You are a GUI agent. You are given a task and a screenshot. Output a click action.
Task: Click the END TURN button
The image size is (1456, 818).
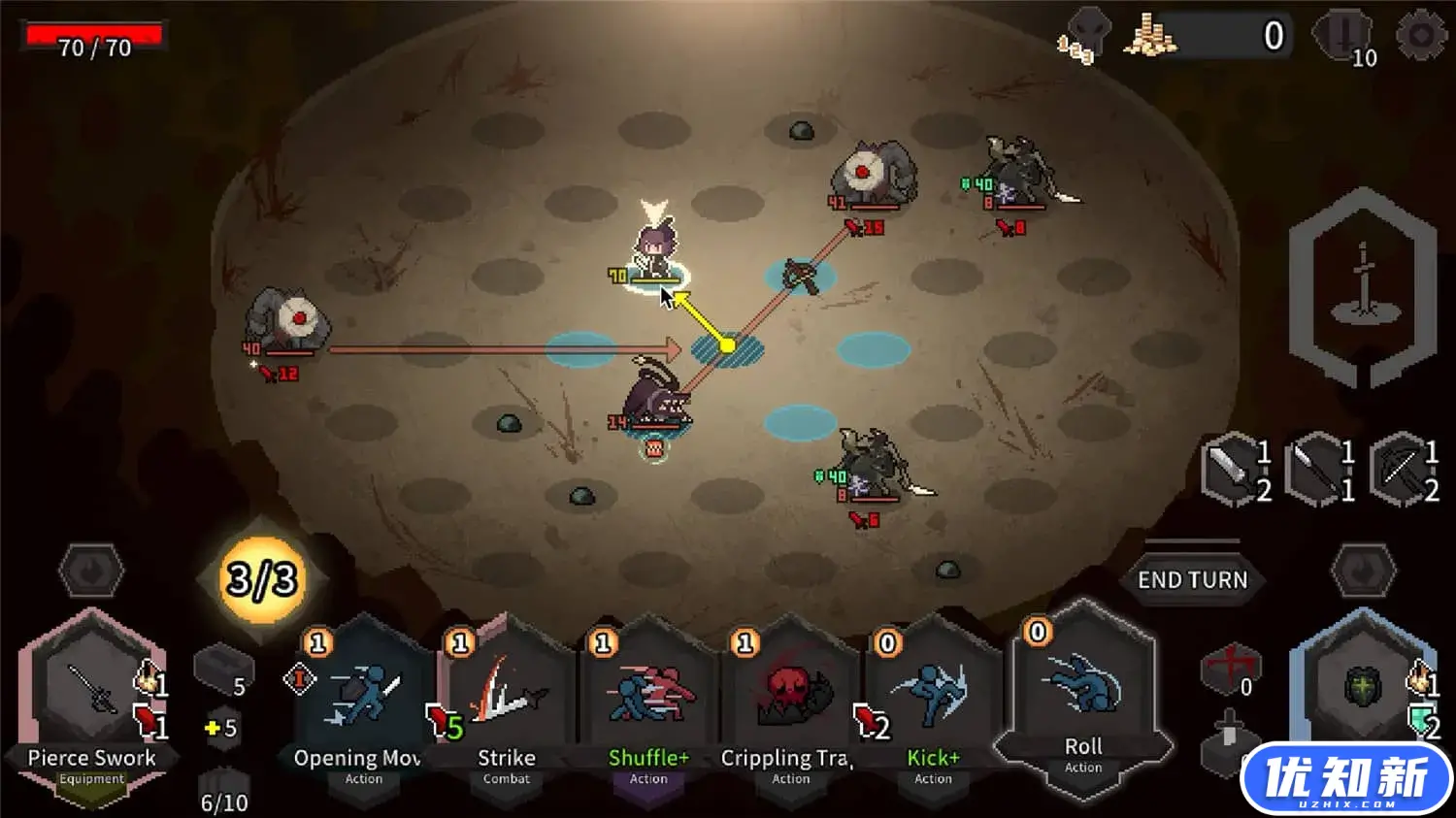(1192, 579)
